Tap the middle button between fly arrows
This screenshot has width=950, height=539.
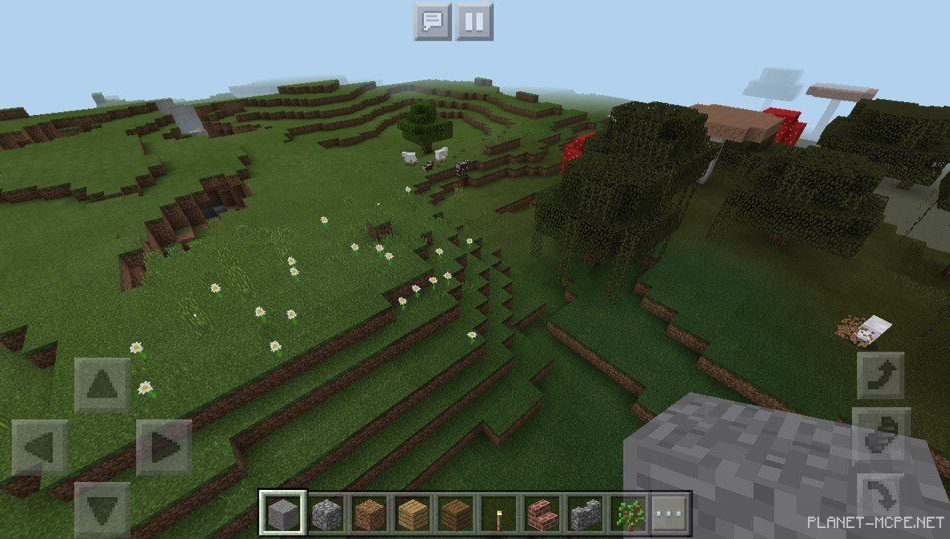(x=880, y=435)
